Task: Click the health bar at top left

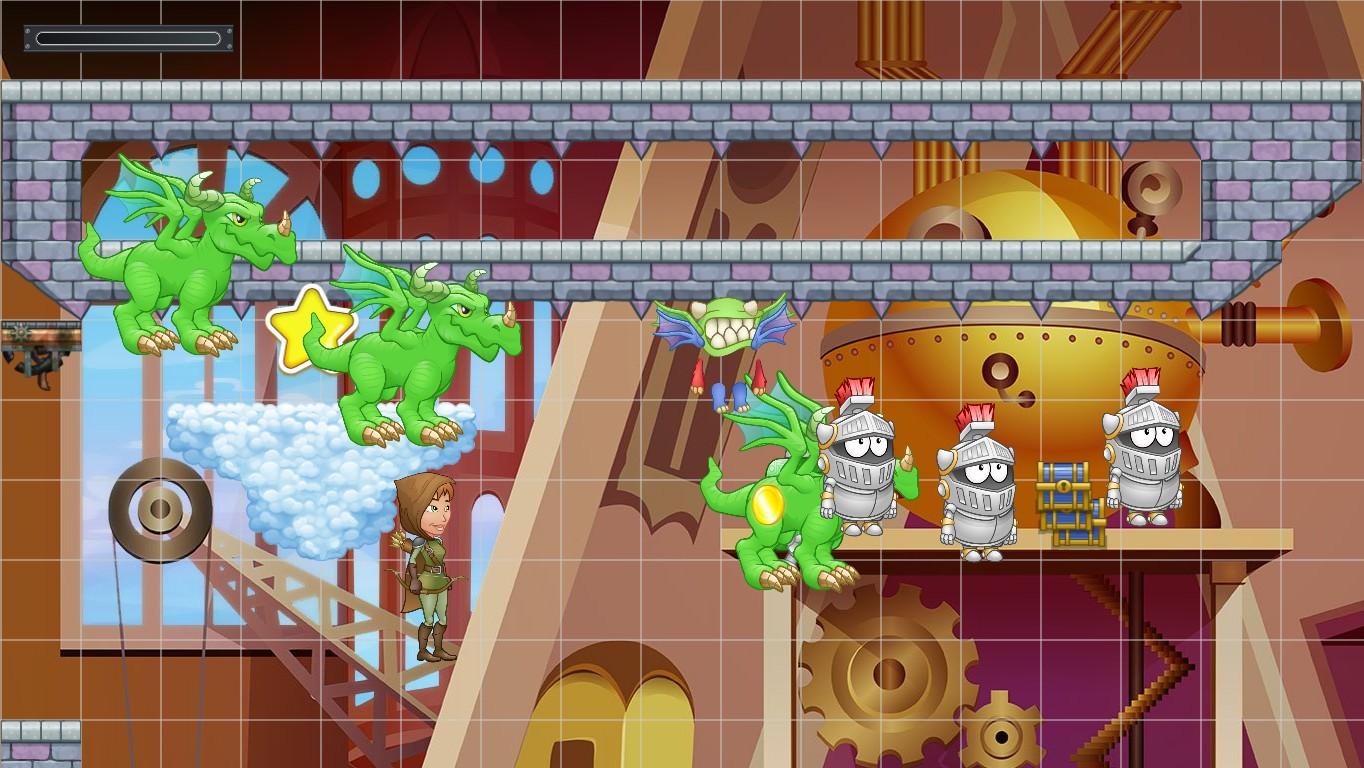Action: [127, 38]
